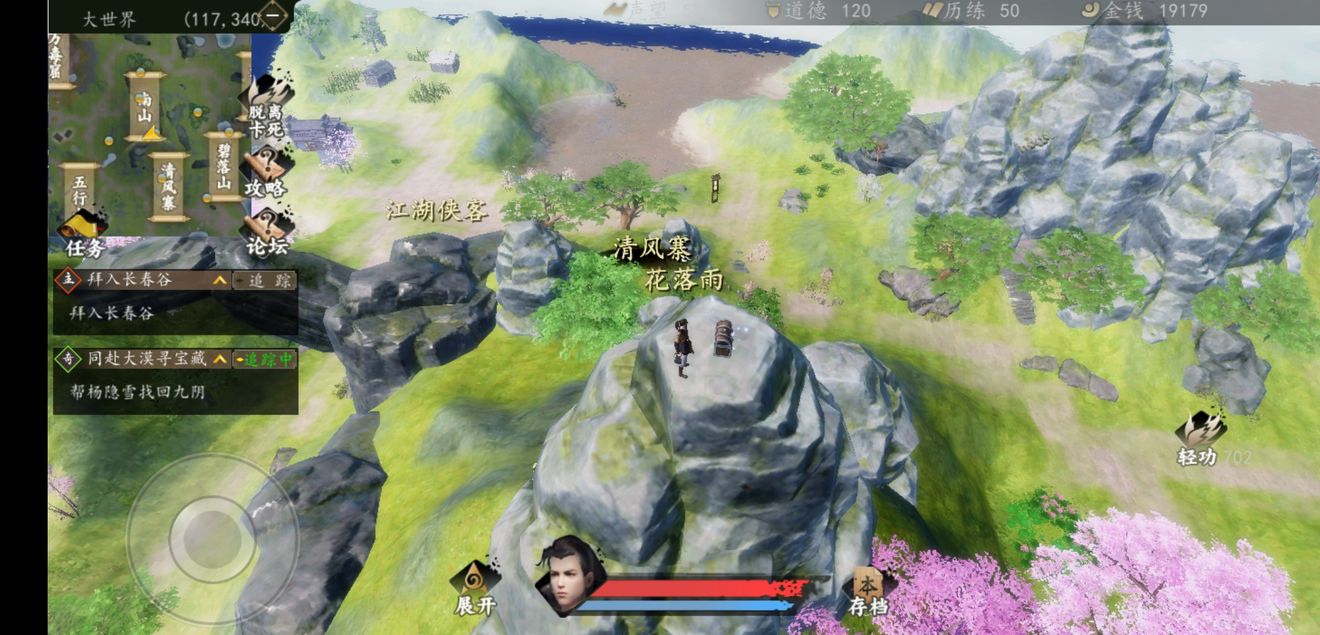This screenshot has width=1320, height=635.
Task: Select the 五行 marker on the minimap
Action: 80,190
